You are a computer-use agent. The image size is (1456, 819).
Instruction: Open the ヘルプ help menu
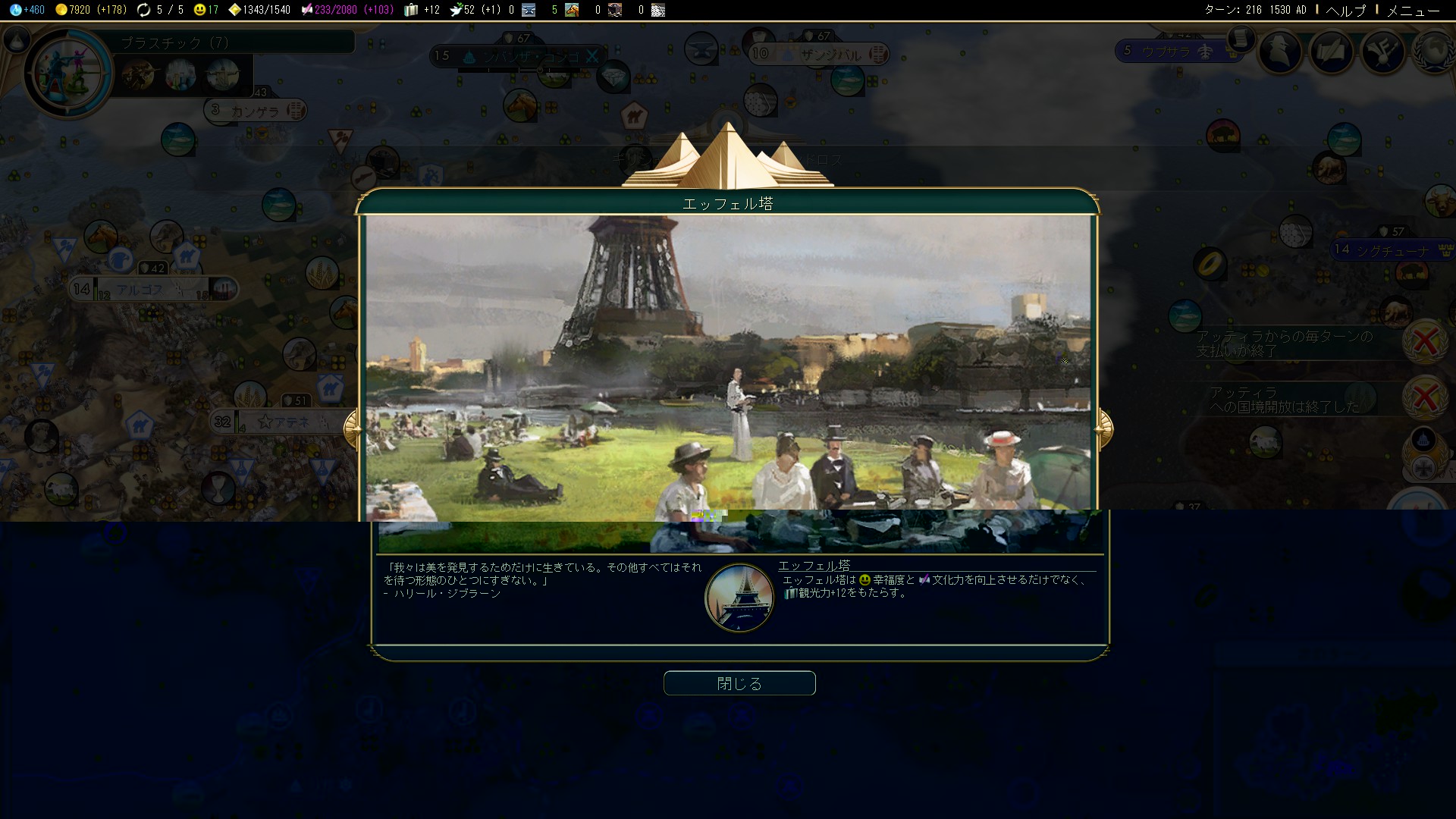(x=1345, y=10)
